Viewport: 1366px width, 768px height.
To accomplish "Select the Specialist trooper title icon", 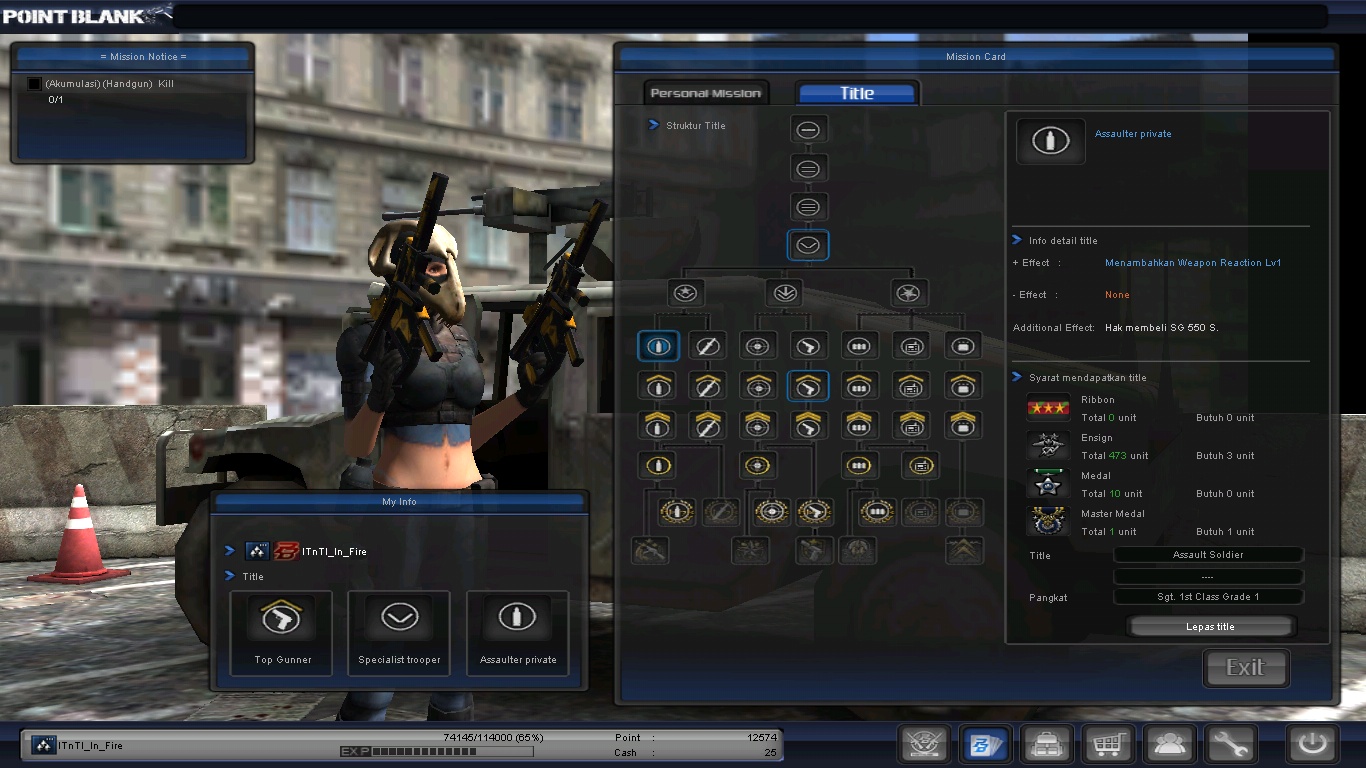I will [399, 617].
